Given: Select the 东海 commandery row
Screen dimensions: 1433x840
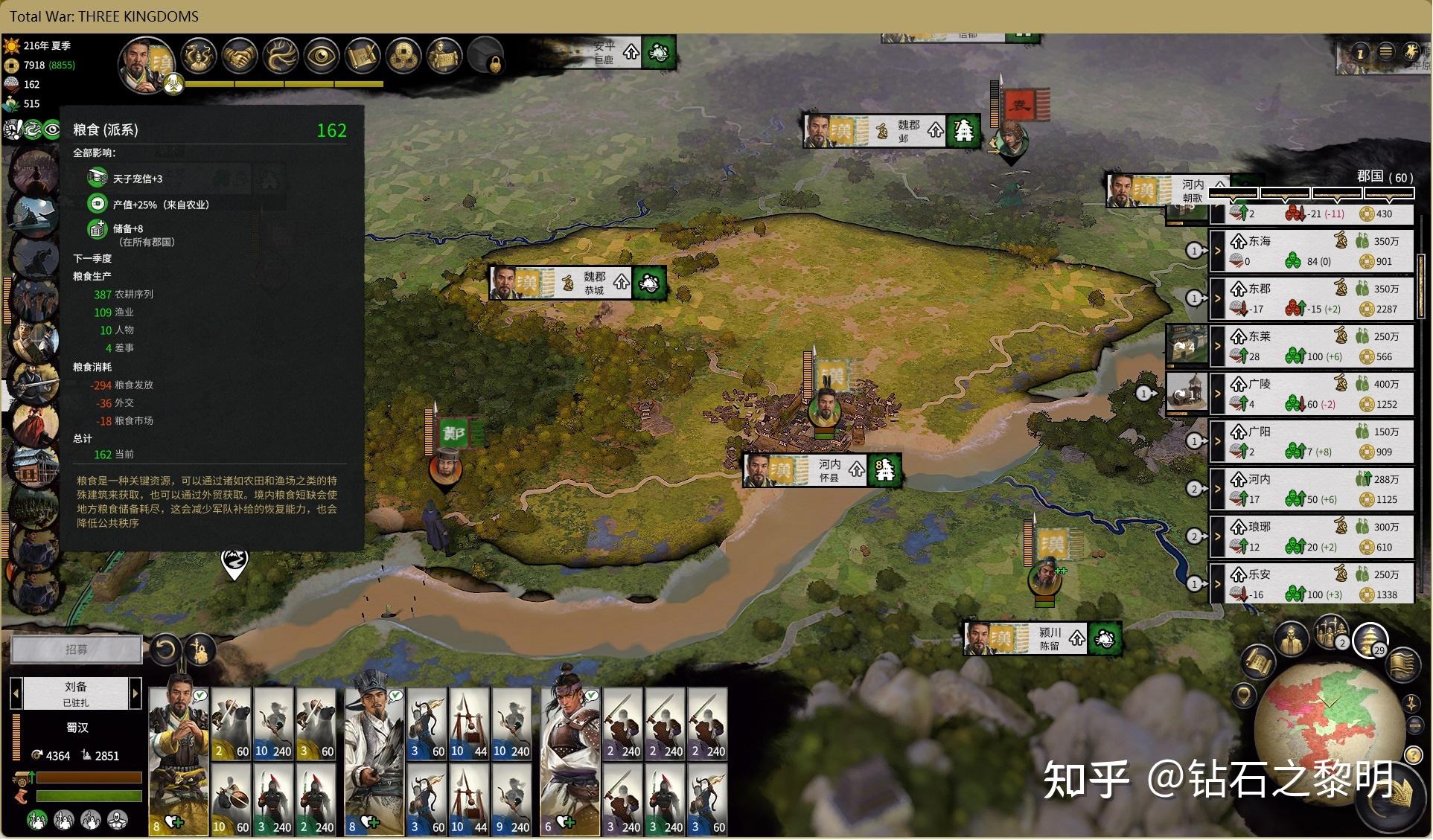Looking at the screenshot, I should pyautogui.click(x=1319, y=251).
